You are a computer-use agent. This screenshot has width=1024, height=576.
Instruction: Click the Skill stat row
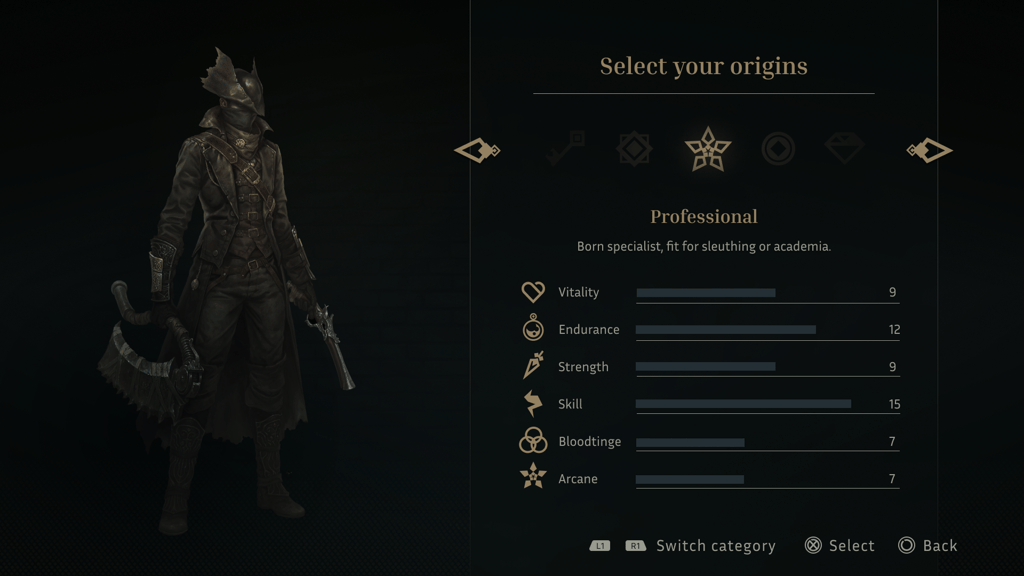click(x=710, y=404)
